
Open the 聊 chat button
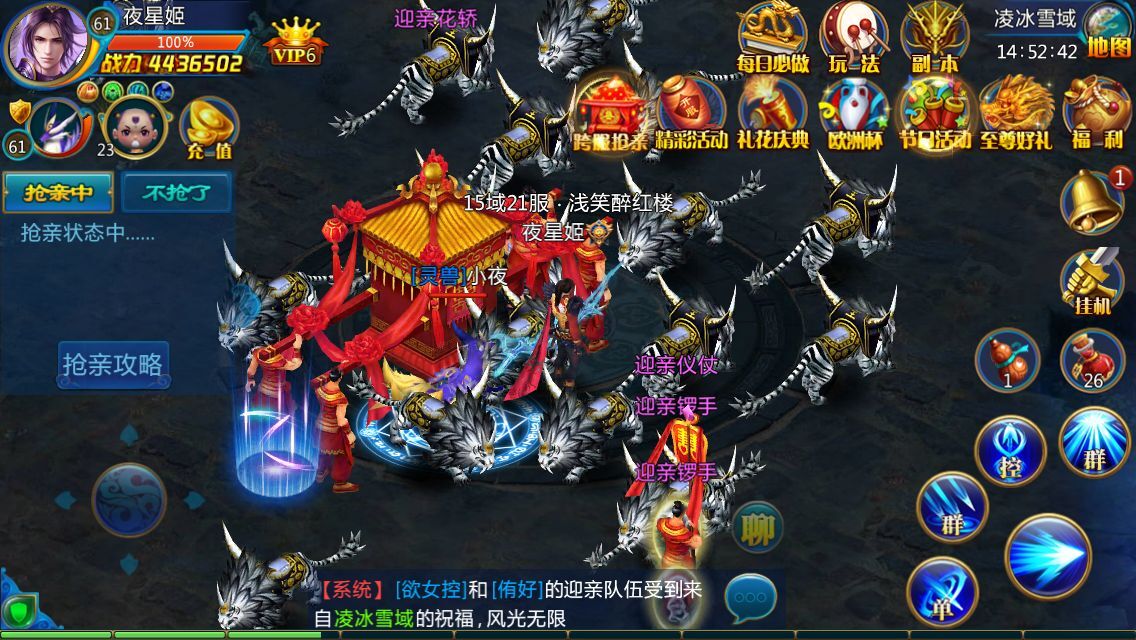coord(757,527)
